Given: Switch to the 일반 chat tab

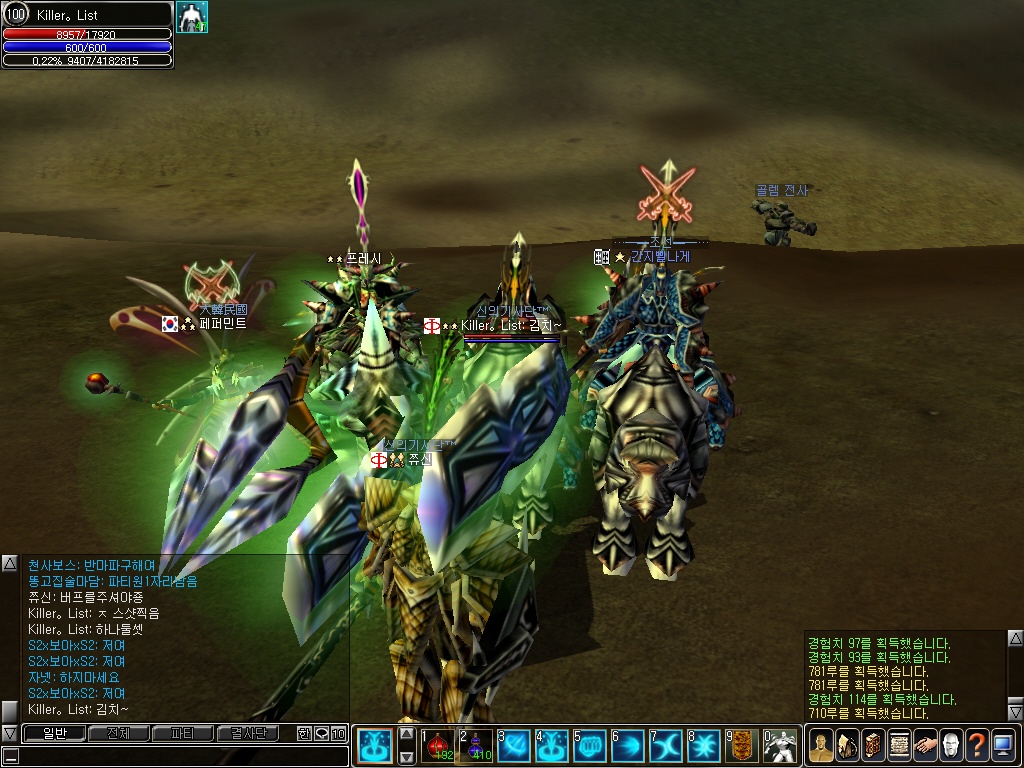Looking at the screenshot, I should click(x=53, y=734).
